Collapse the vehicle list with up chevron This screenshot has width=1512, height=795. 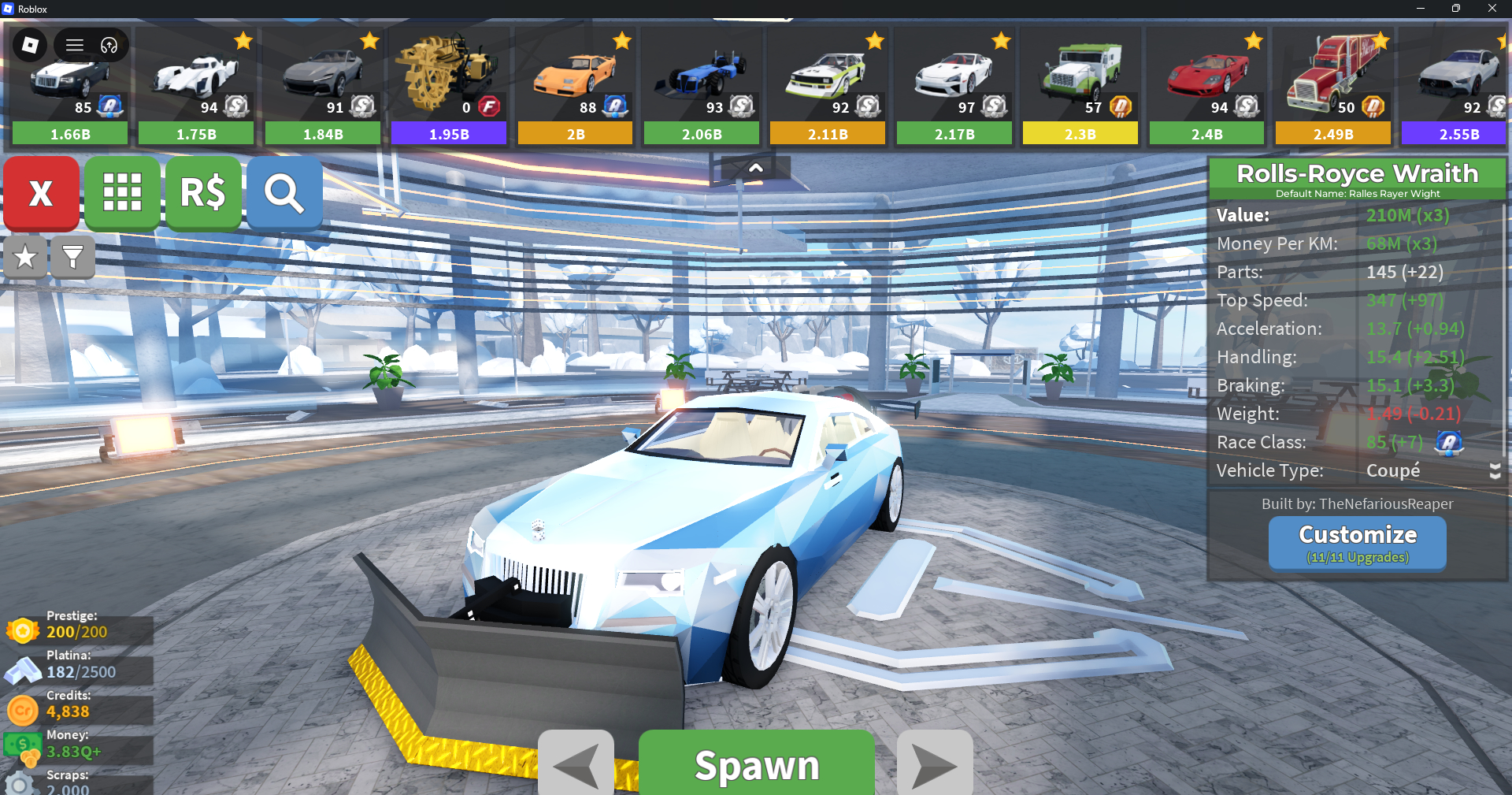pos(755,168)
